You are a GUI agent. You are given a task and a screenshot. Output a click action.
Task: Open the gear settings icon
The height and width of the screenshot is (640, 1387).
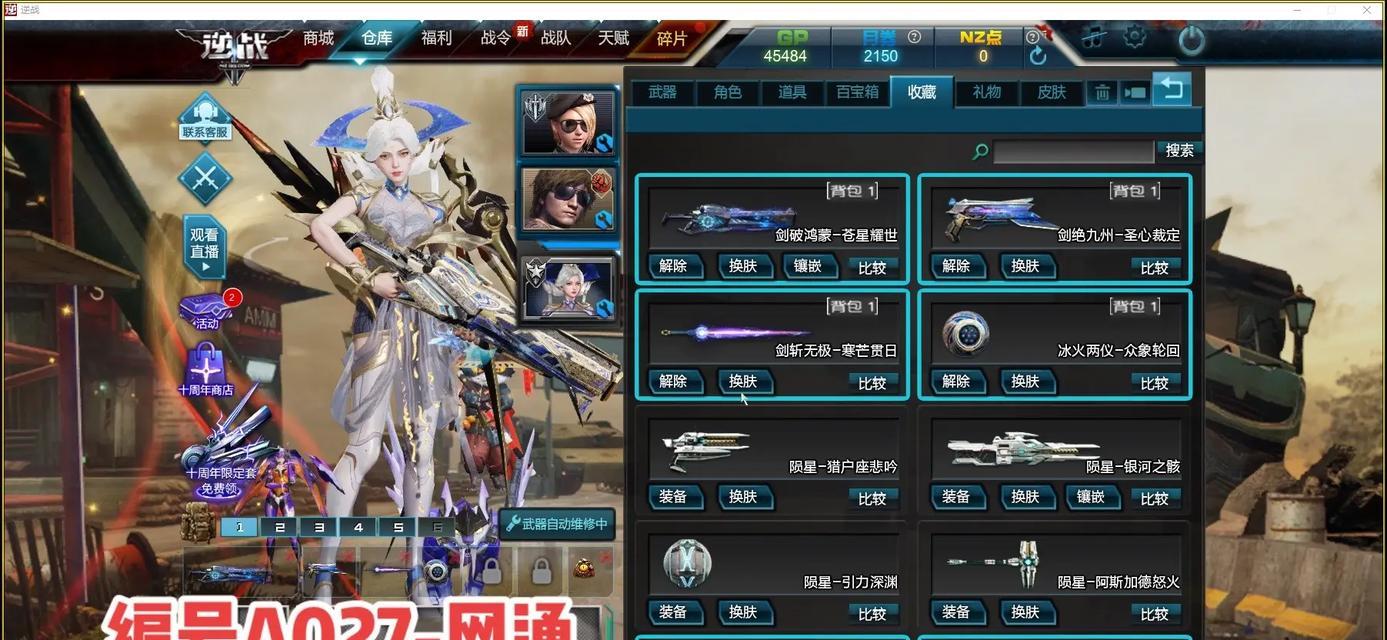1134,38
